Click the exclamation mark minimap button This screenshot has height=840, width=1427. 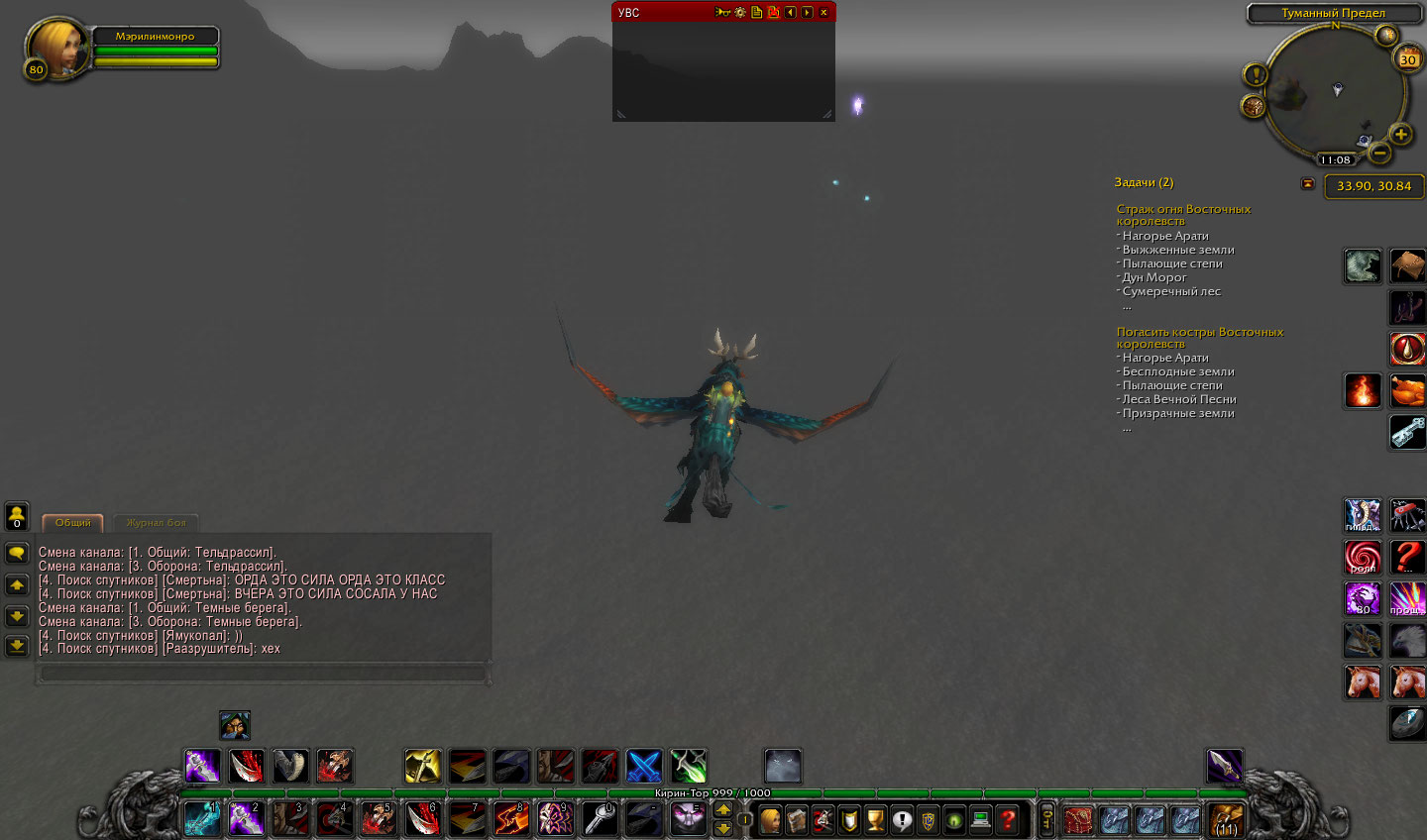(1256, 75)
